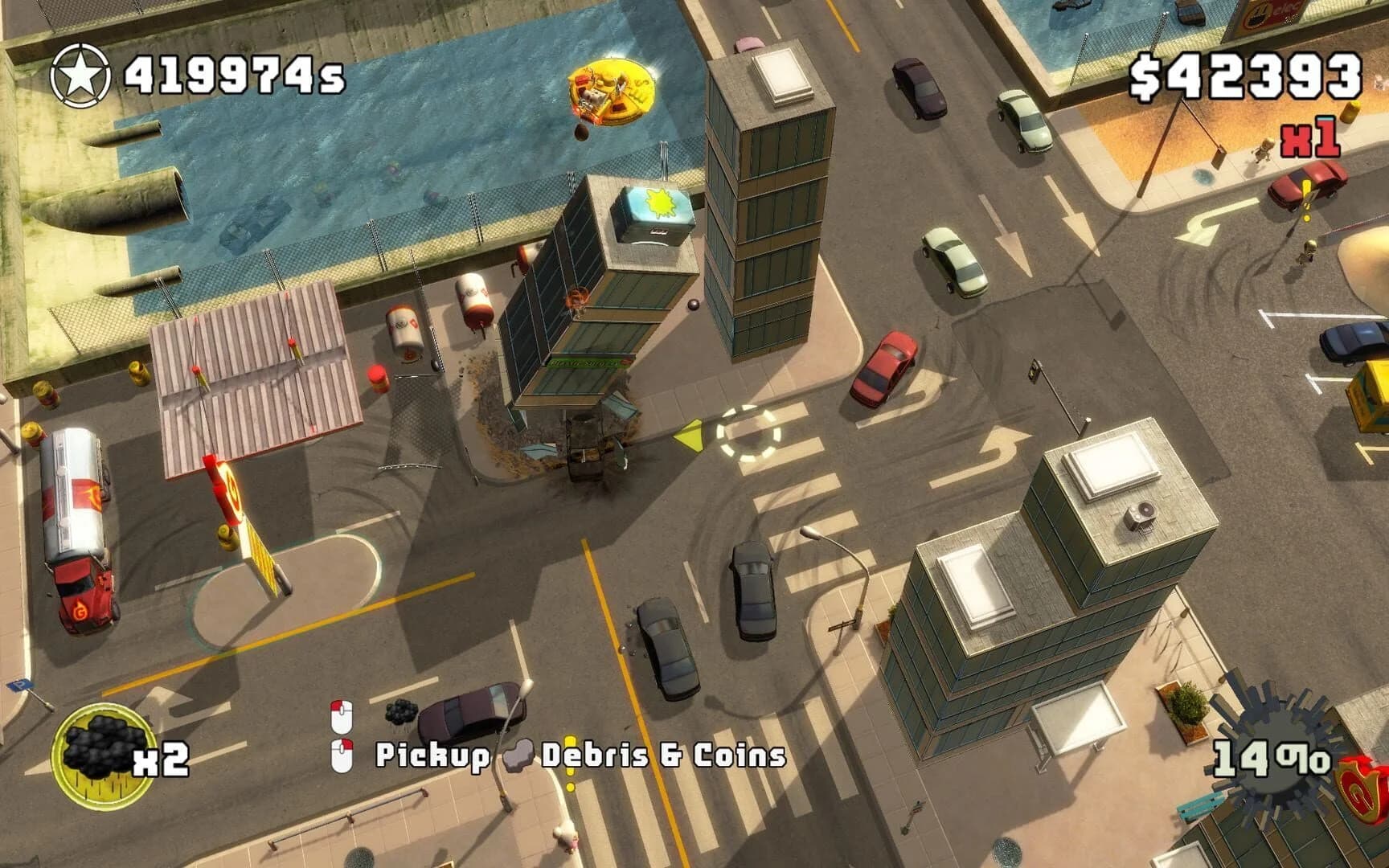1389x868 pixels.
Task: Click the right mouse button Pickup icon
Action: pos(342,754)
